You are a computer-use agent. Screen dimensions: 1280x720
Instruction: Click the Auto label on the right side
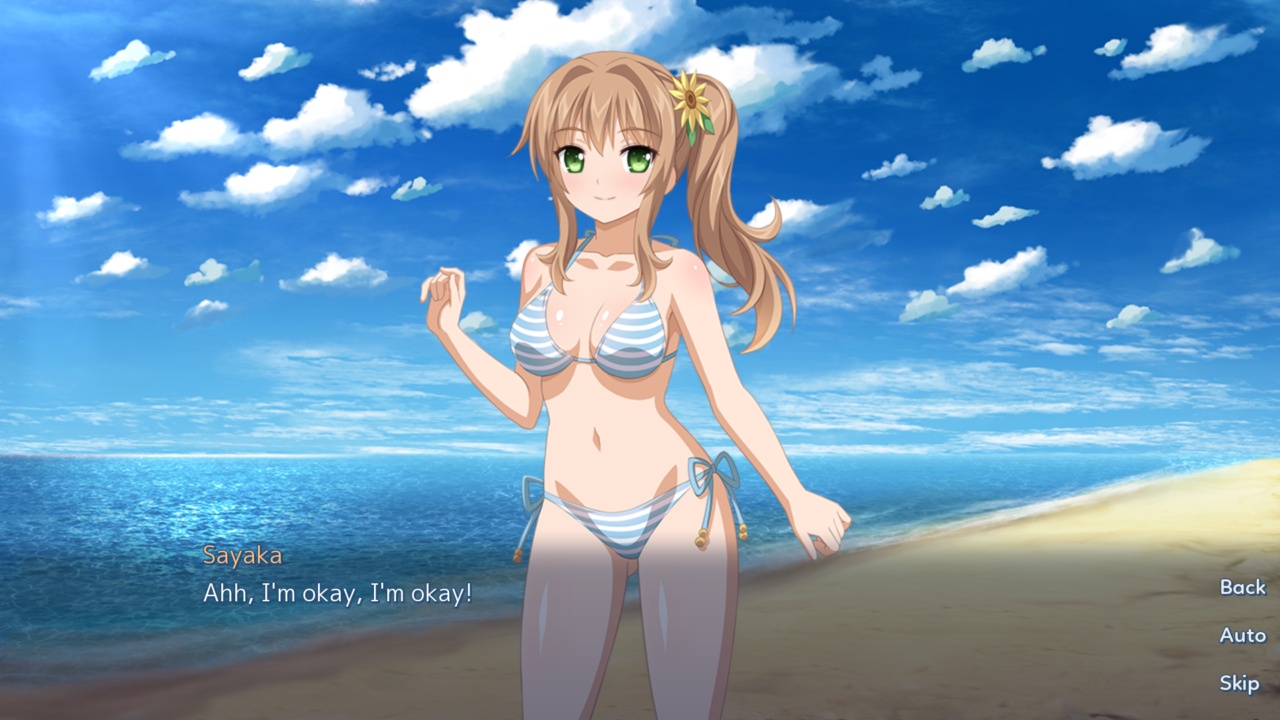(1243, 635)
